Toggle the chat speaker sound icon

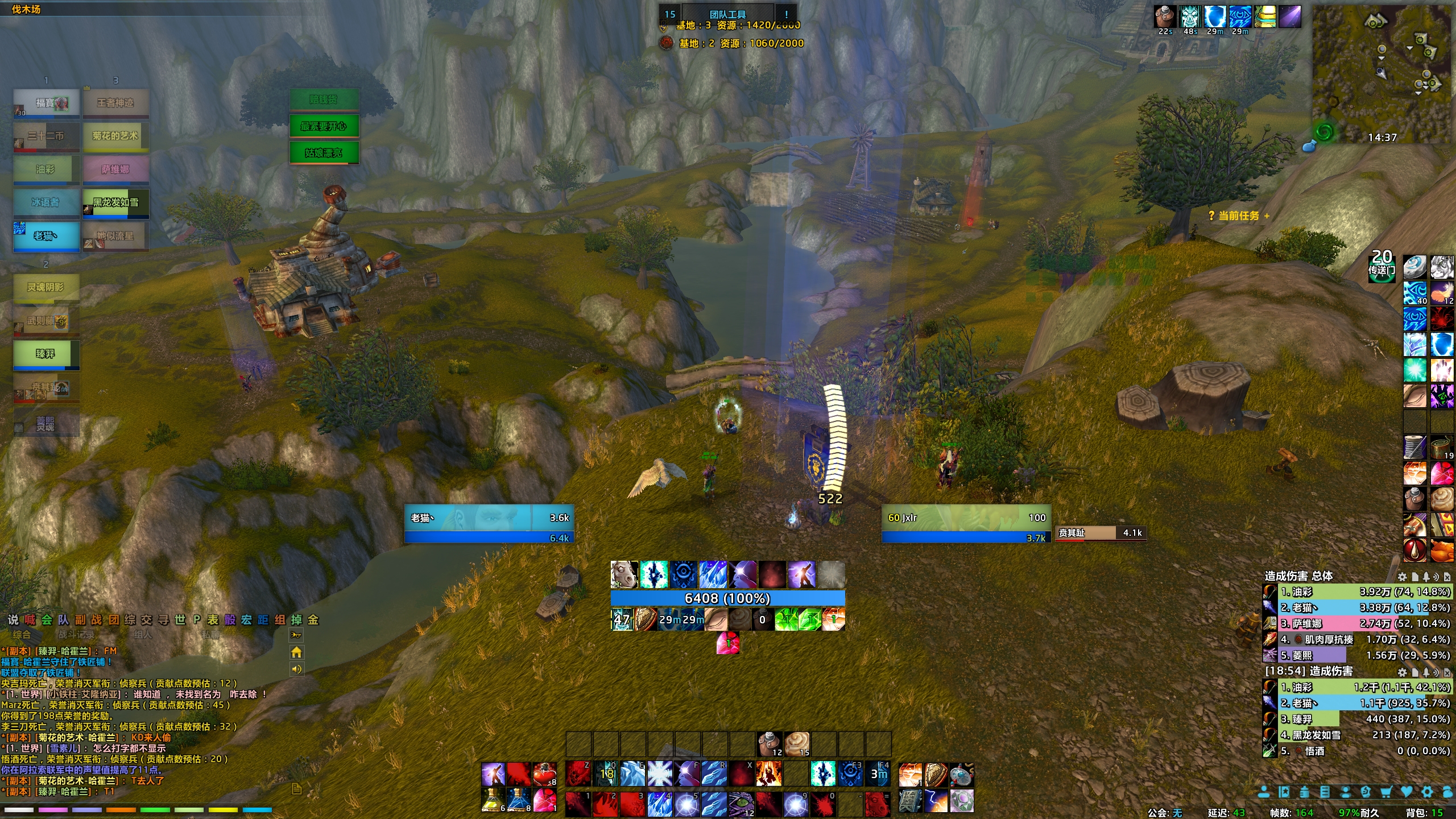click(296, 669)
